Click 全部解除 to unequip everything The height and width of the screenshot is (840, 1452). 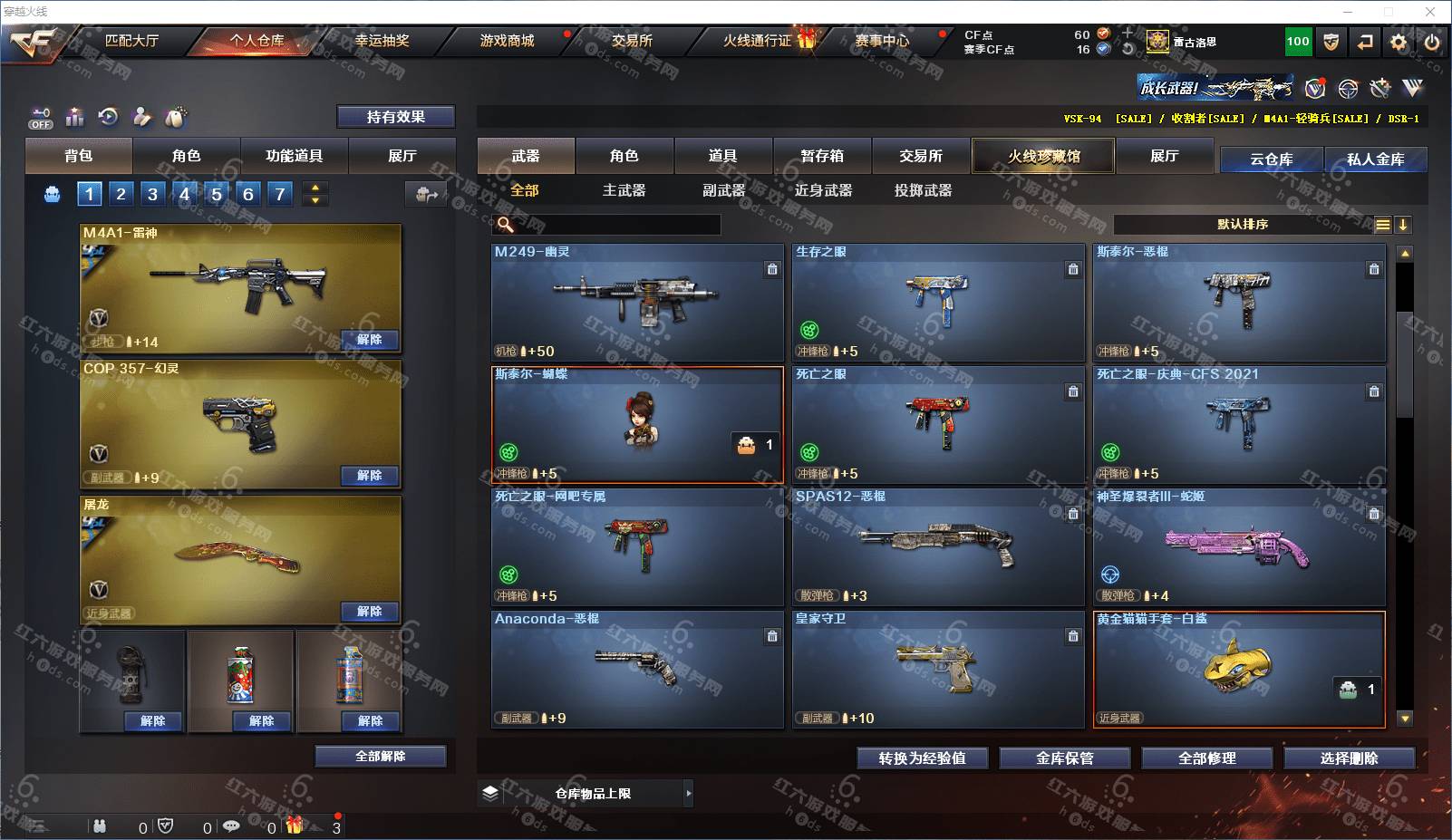pos(380,757)
